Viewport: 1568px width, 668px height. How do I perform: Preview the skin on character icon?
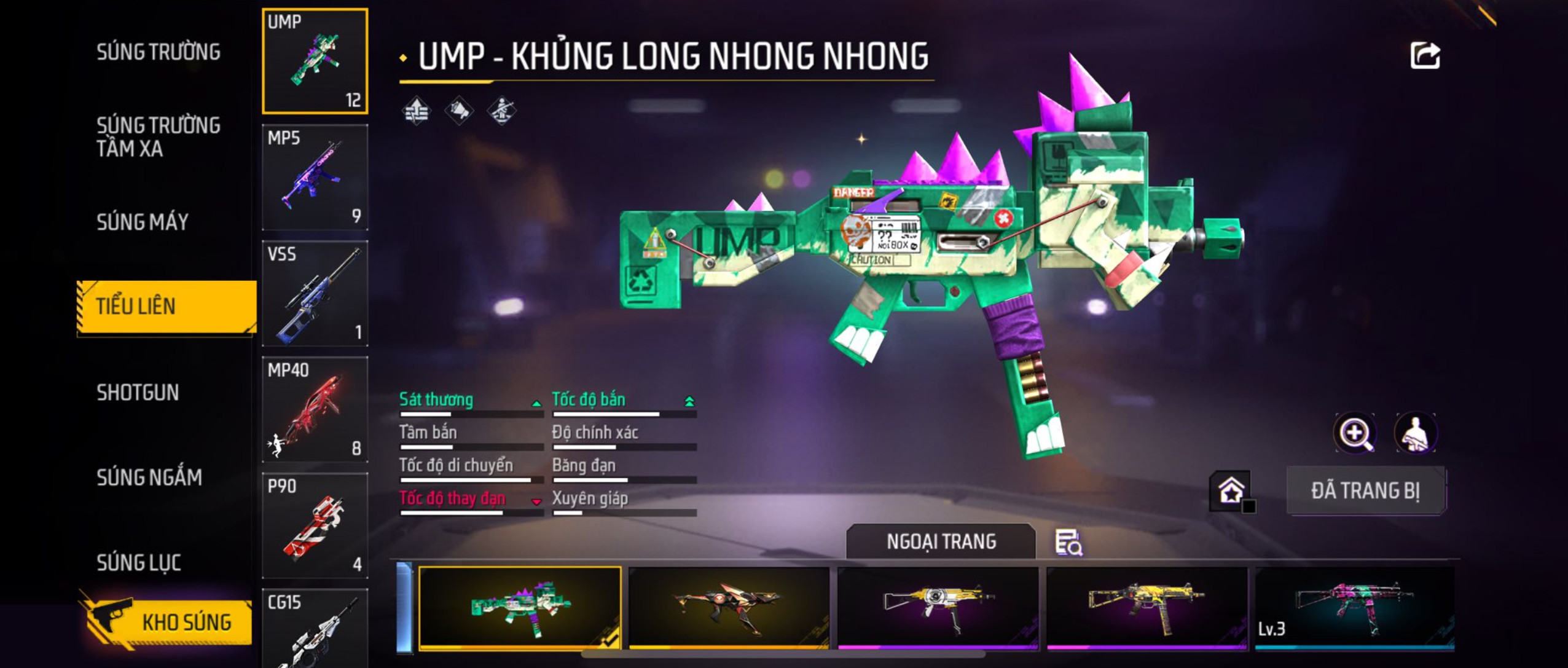pos(1415,433)
